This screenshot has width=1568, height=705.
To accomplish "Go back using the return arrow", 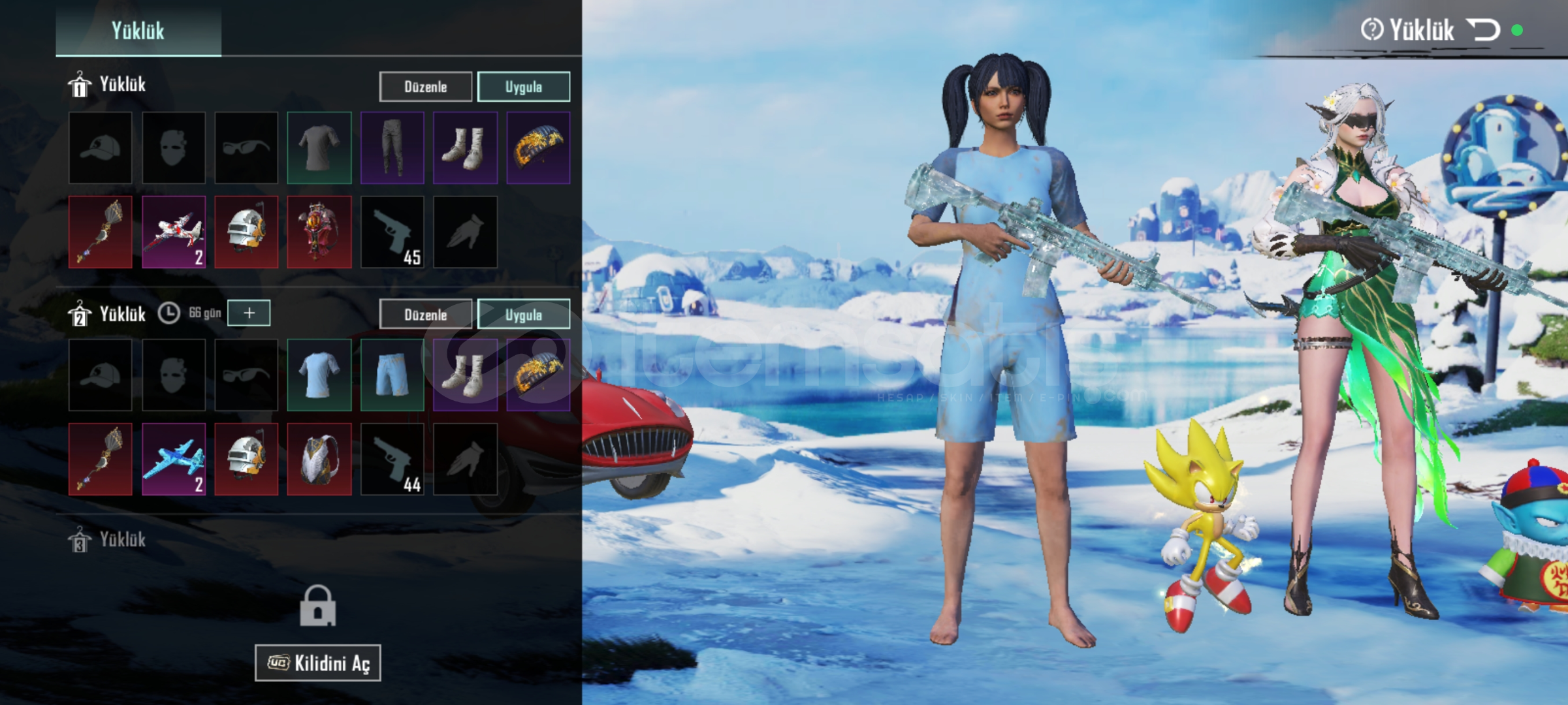I will pos(1483,30).
